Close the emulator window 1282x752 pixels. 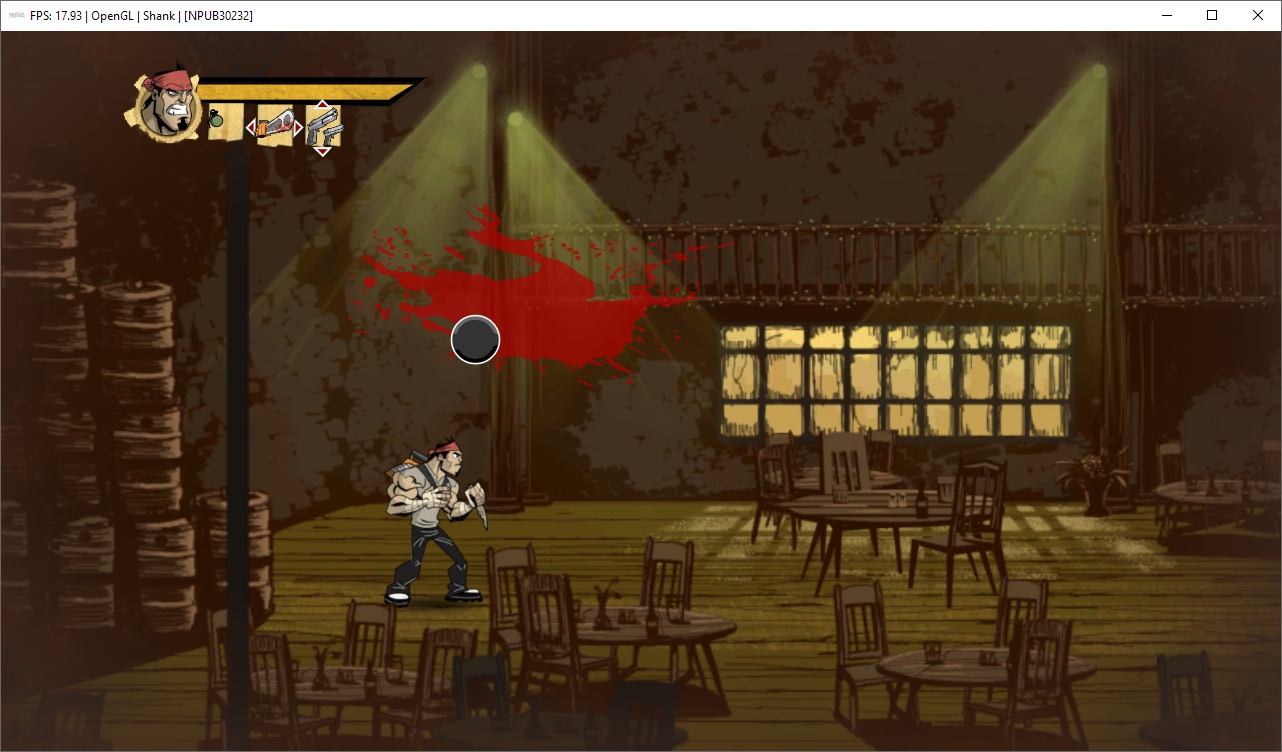point(1258,15)
